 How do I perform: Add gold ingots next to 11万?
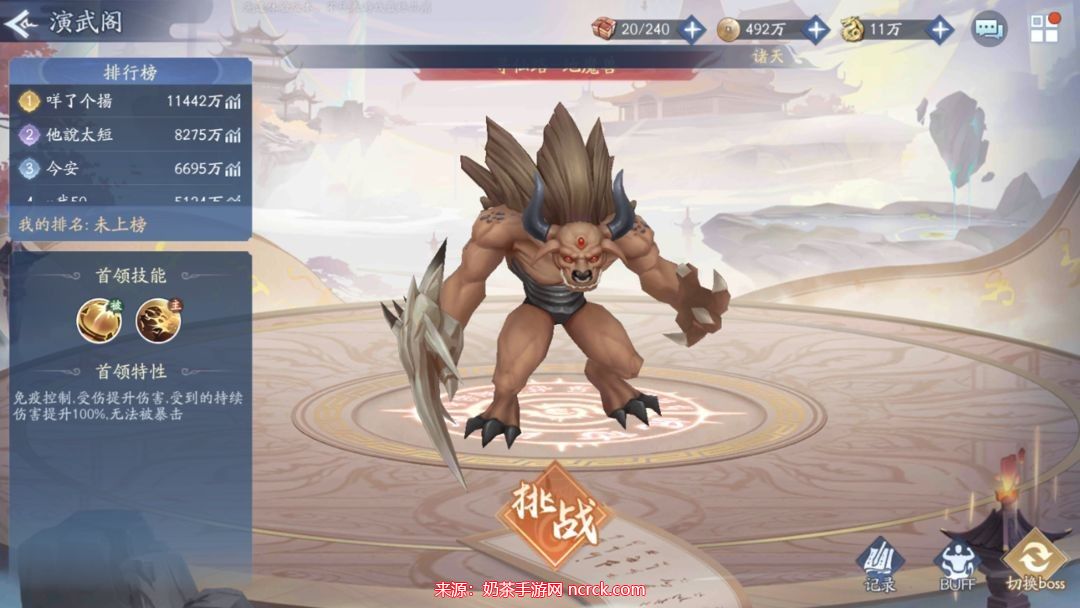940,29
